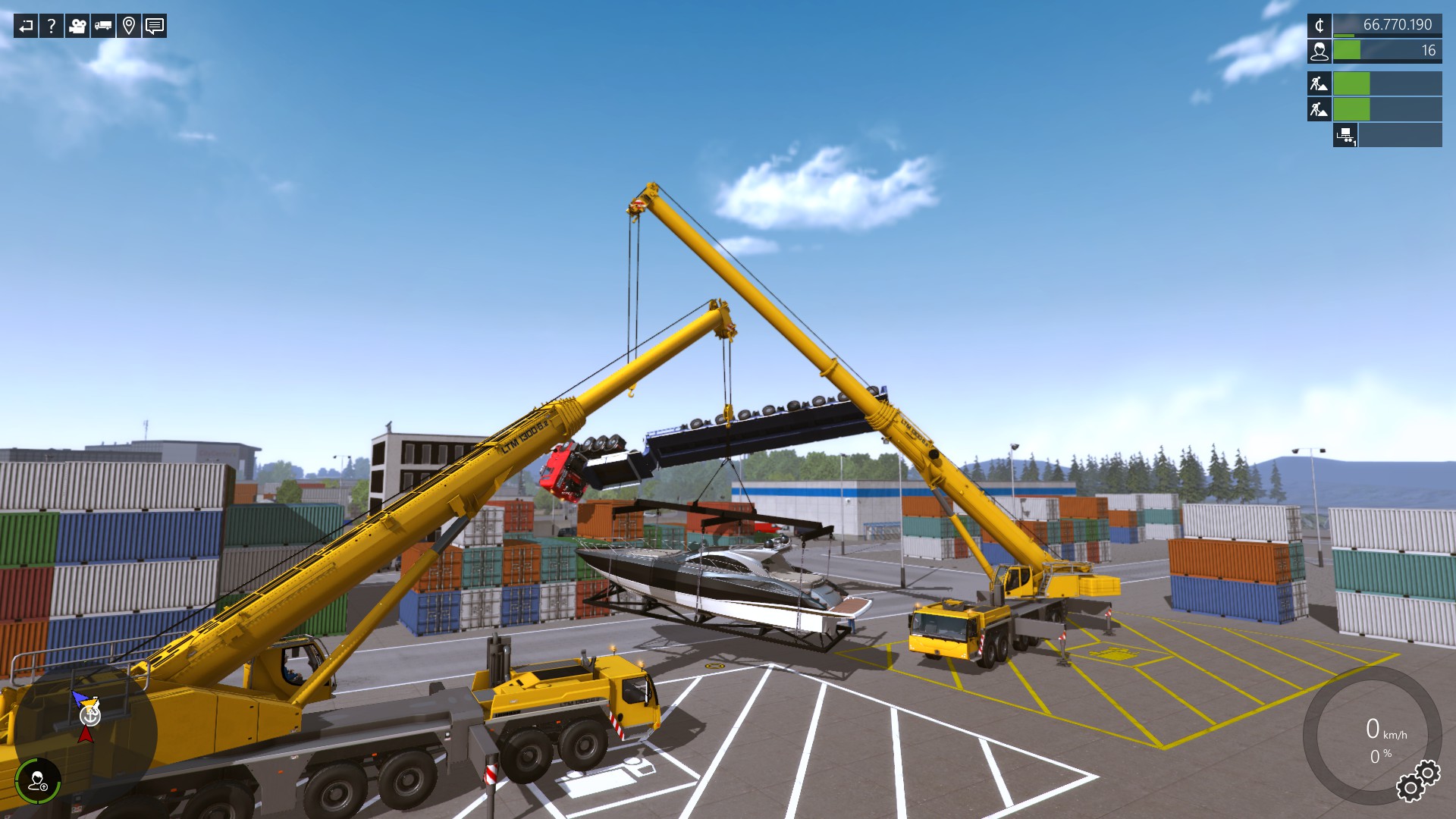Click the second construction worker mission icon

(1318, 110)
